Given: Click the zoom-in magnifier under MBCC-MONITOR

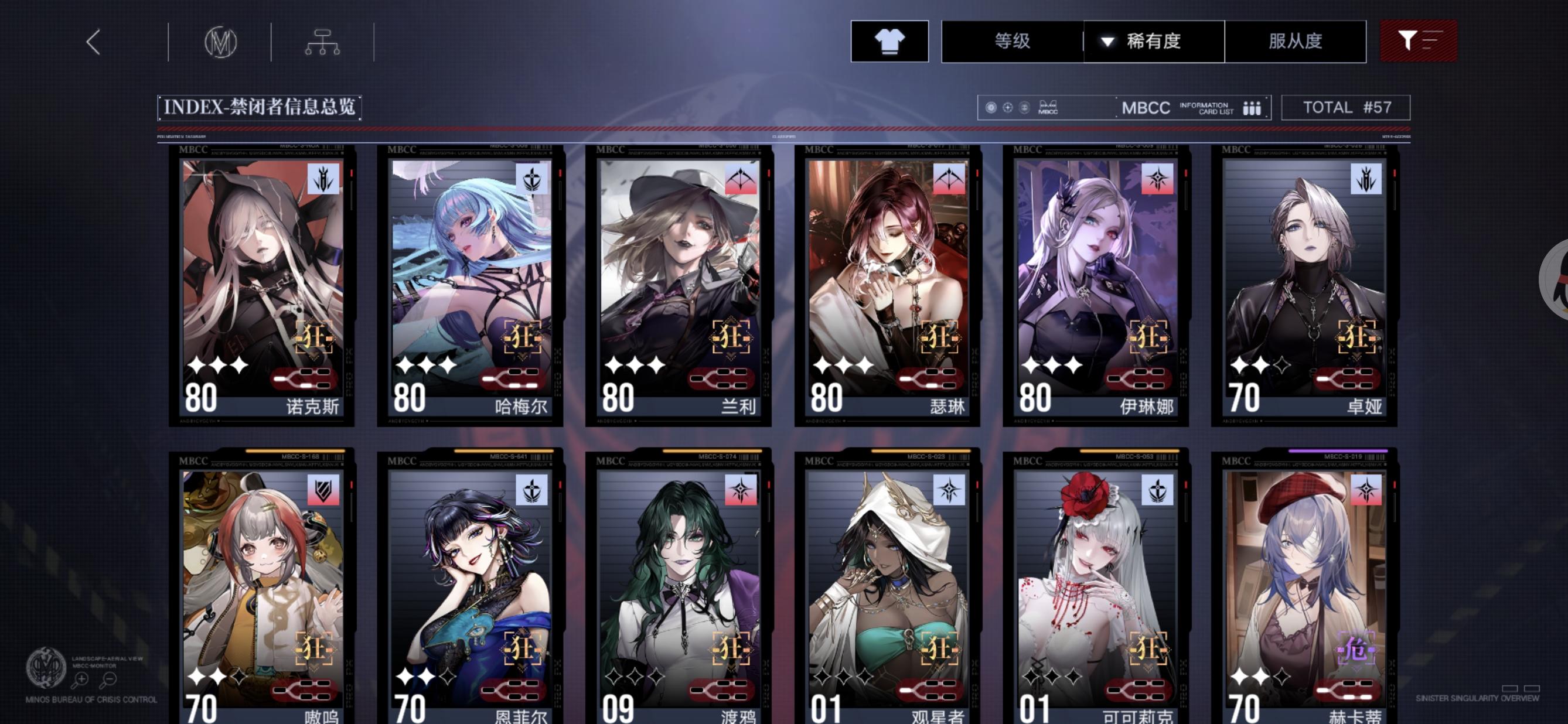Looking at the screenshot, I should pos(81,679).
